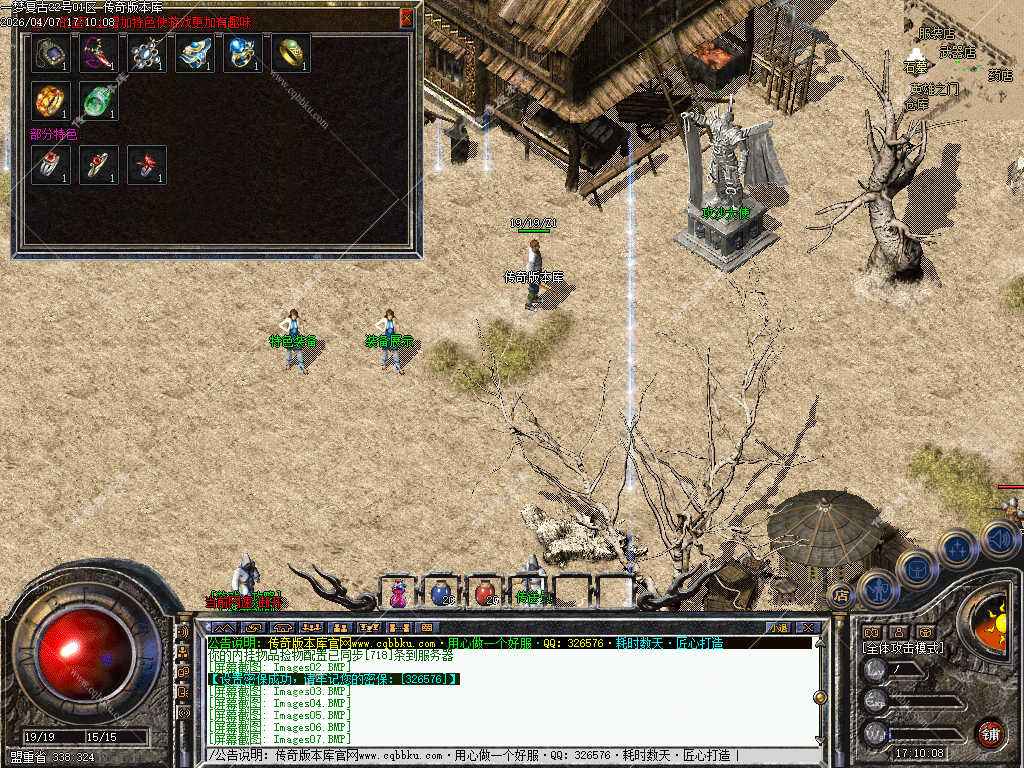Image resolution: width=1024 pixels, height=768 pixels.
Task: Change the 全体攻击模式 attack mode label
Action: tap(903, 648)
